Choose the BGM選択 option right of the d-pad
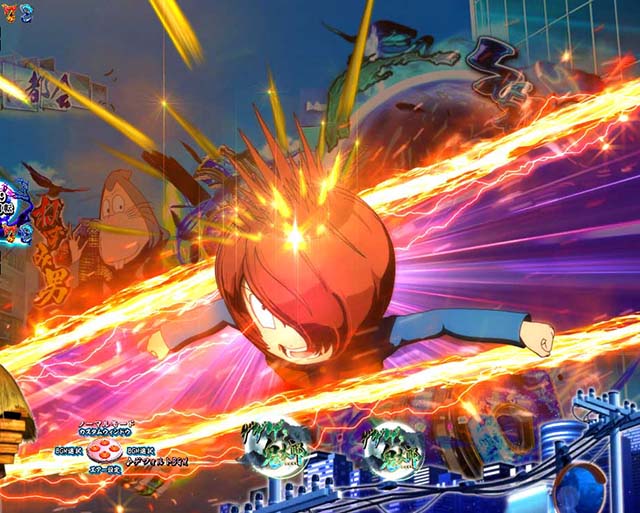Viewport: 640px width, 513px height. click(x=139, y=451)
